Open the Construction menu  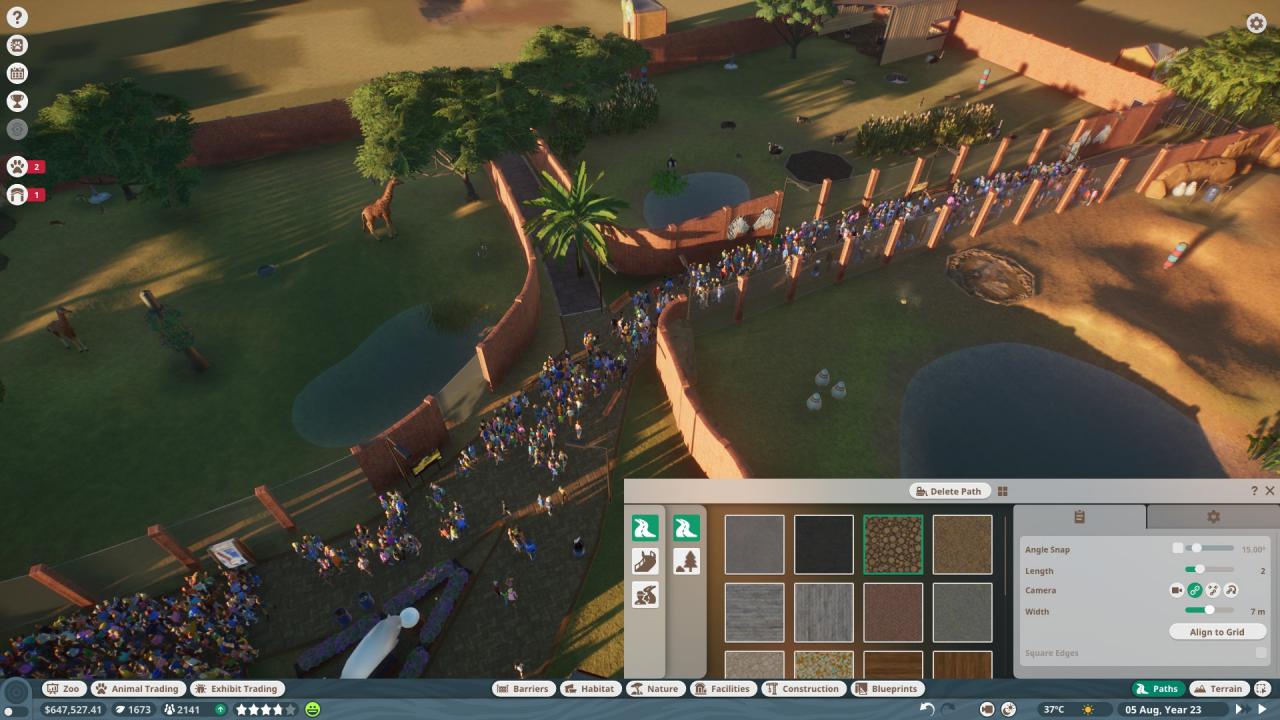pos(803,688)
